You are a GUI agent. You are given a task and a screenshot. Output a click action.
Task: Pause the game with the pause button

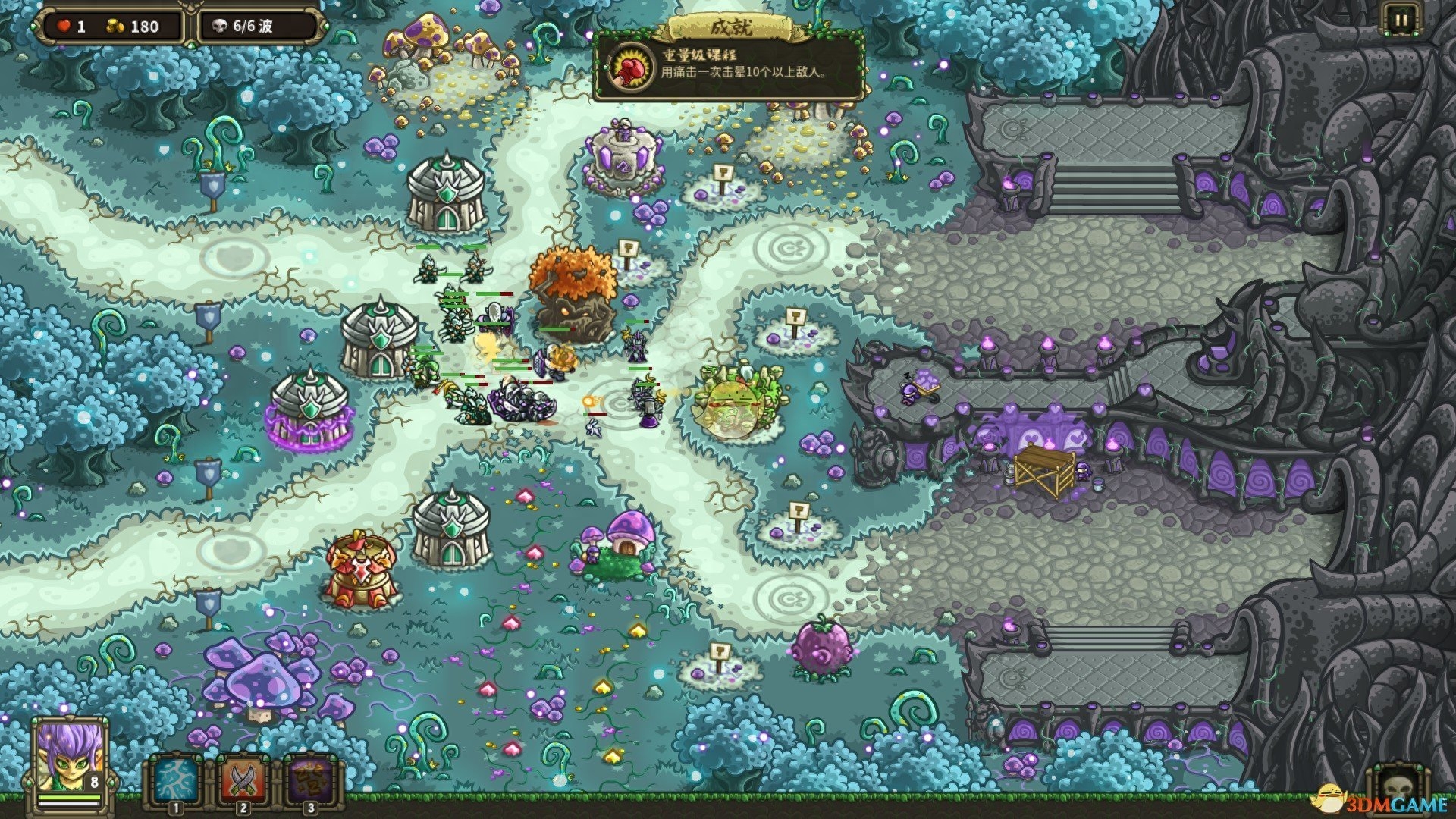tap(1399, 20)
